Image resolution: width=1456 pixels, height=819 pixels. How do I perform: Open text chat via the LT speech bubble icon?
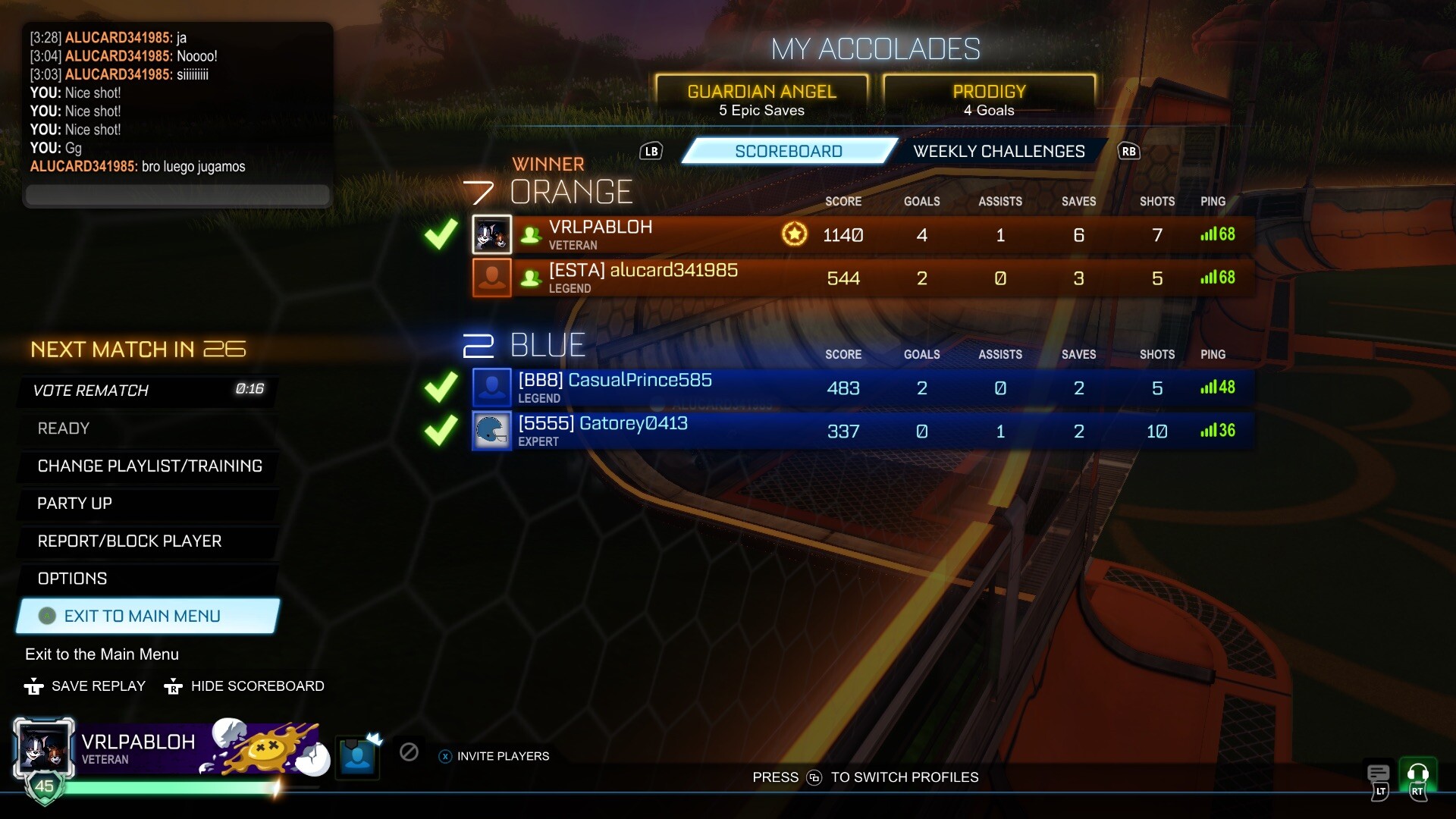point(1377,774)
